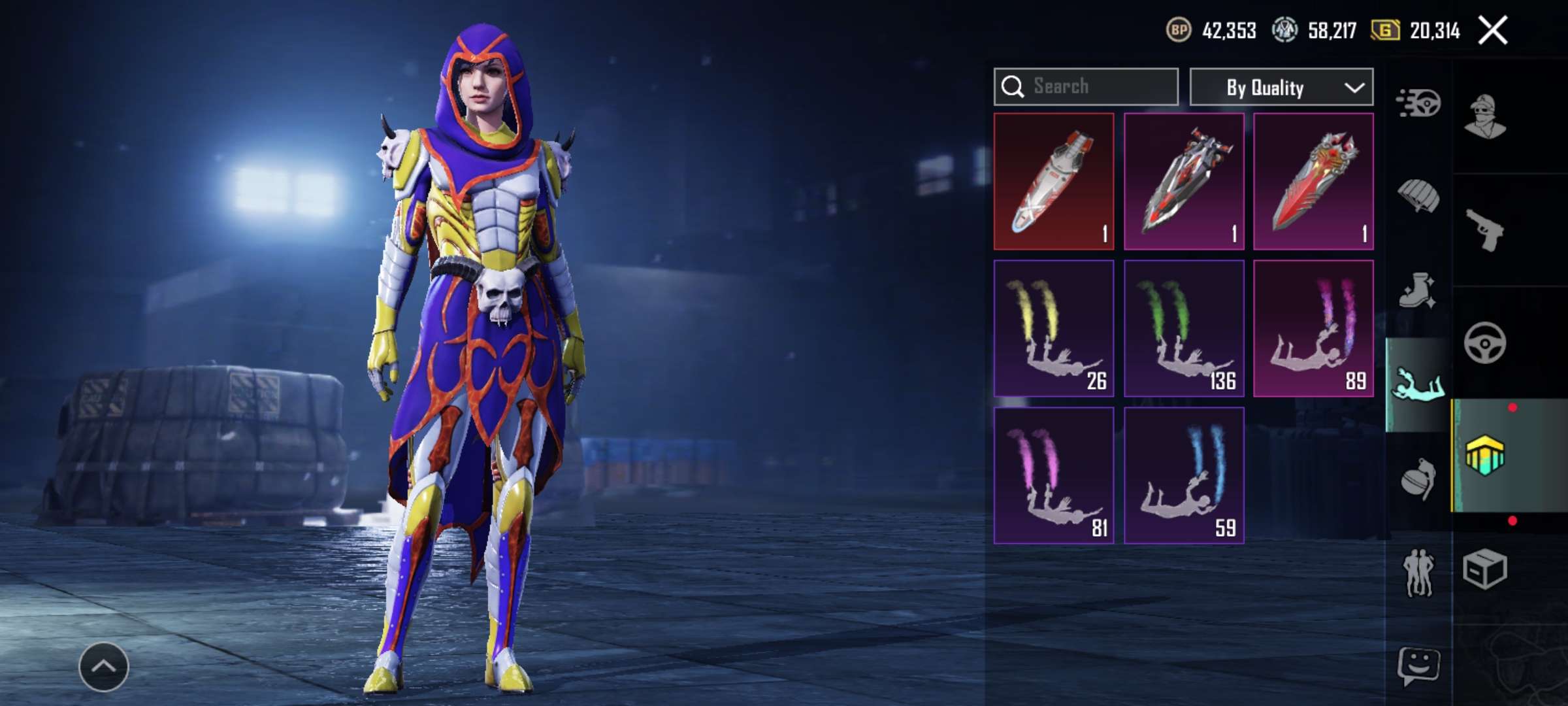Open the steering wheel vehicle section
Viewport: 1568px width, 706px height.
pyautogui.click(x=1485, y=343)
